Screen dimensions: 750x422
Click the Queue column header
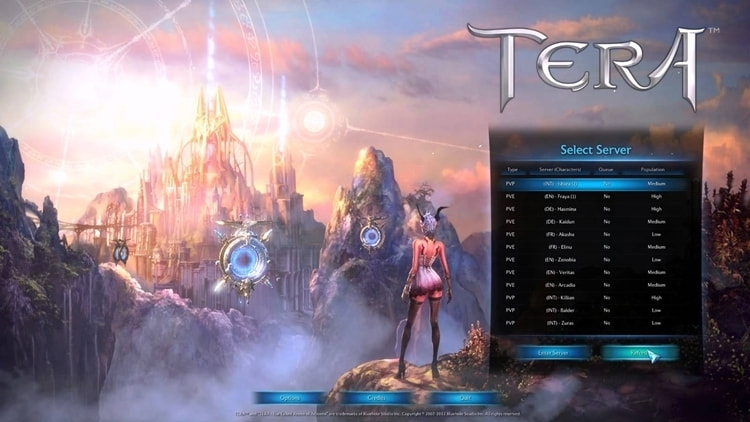[605, 170]
